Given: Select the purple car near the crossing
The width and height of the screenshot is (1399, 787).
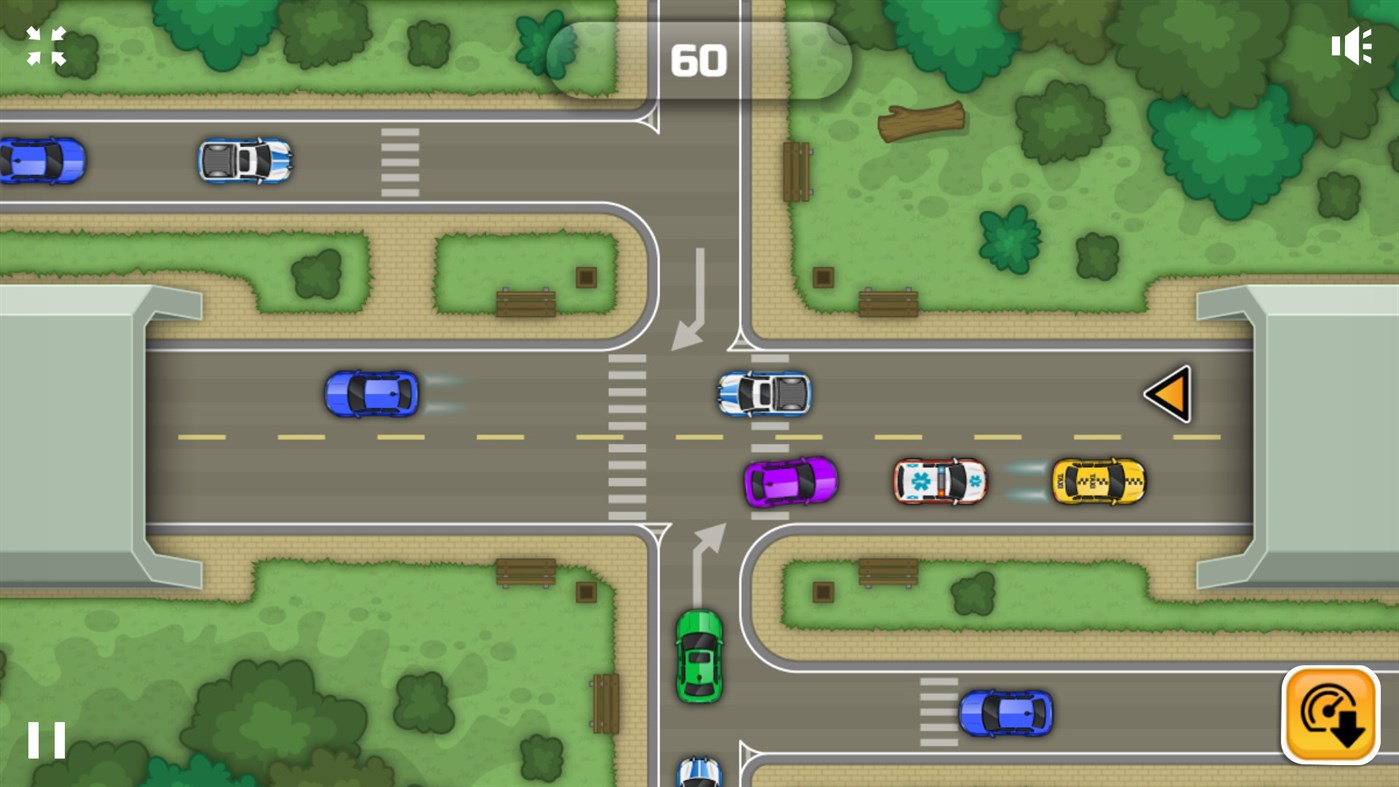Looking at the screenshot, I should click(792, 482).
